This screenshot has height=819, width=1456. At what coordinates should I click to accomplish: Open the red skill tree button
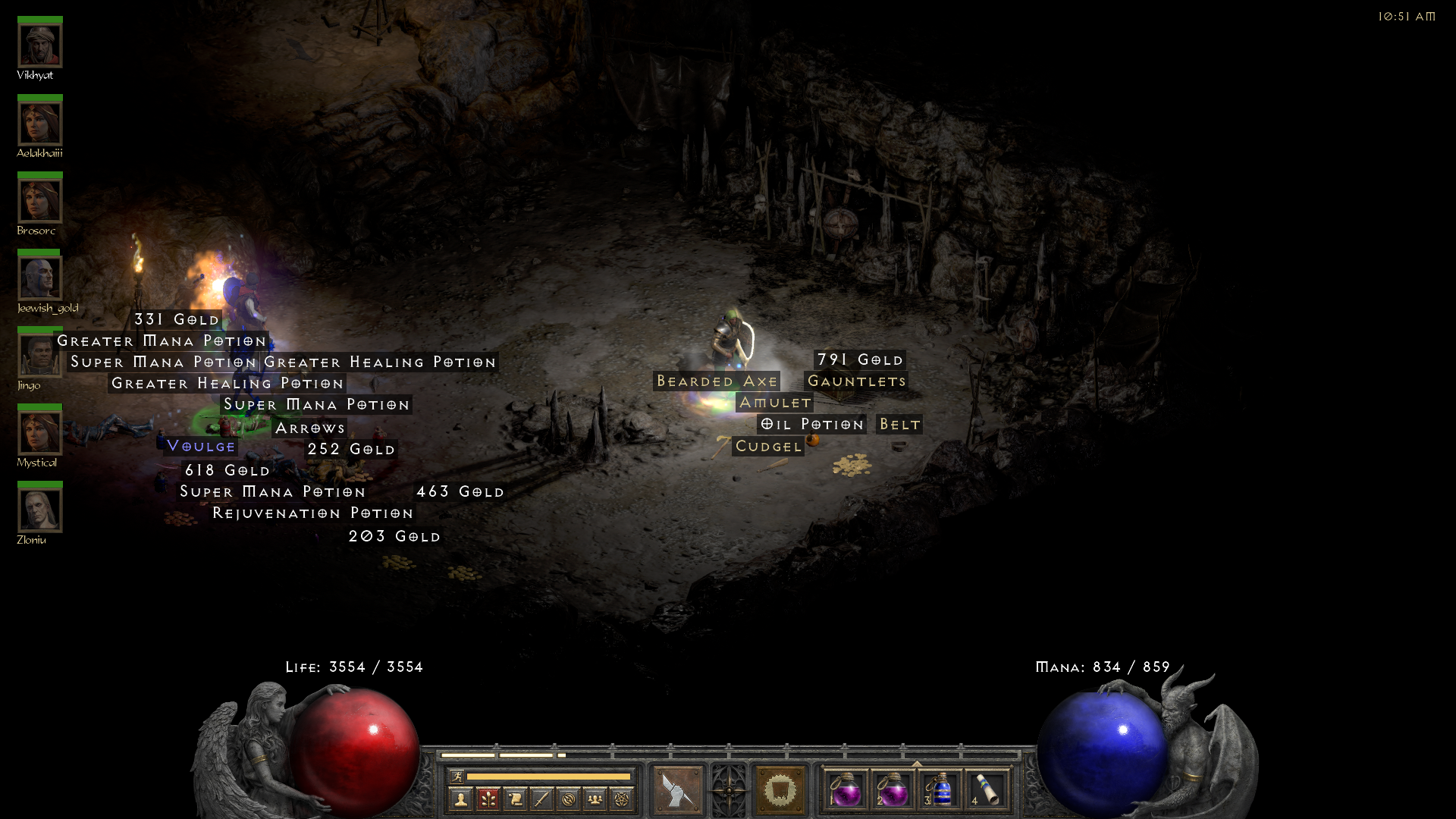pos(488,799)
